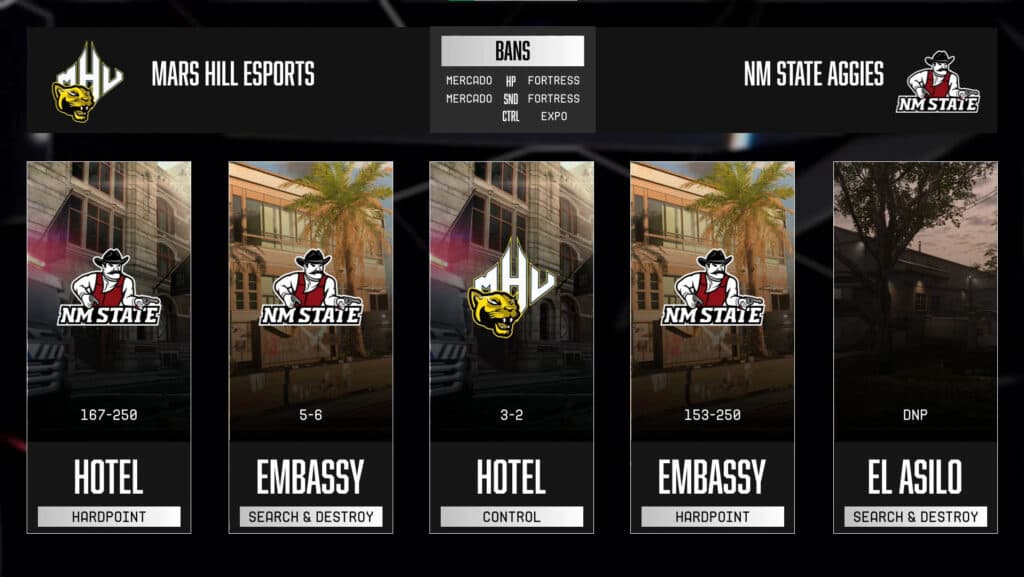This screenshot has width=1024, height=577.
Task: Select the Hotel Hardpoint map card
Action: [x=109, y=347]
